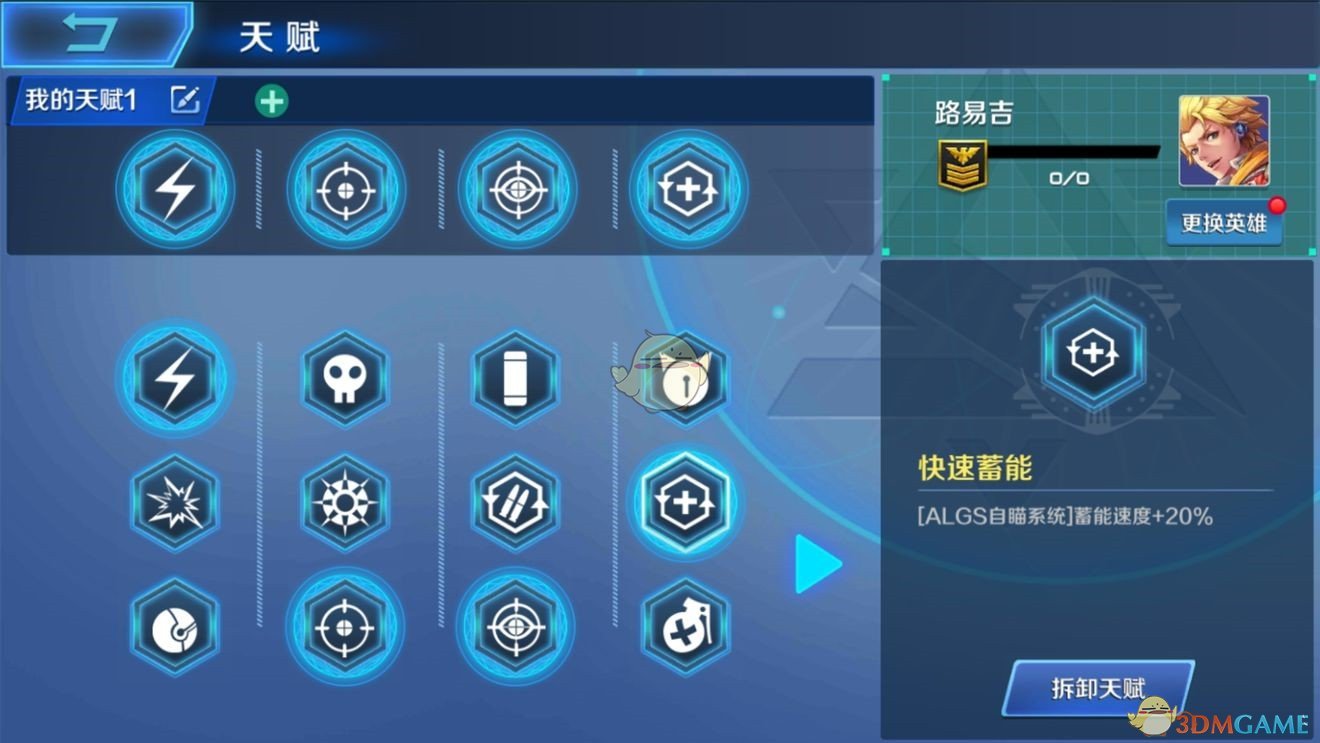Screen dimensions: 1320x743
Task: Advance to next talent page with blue arrow
Action: coord(818,563)
